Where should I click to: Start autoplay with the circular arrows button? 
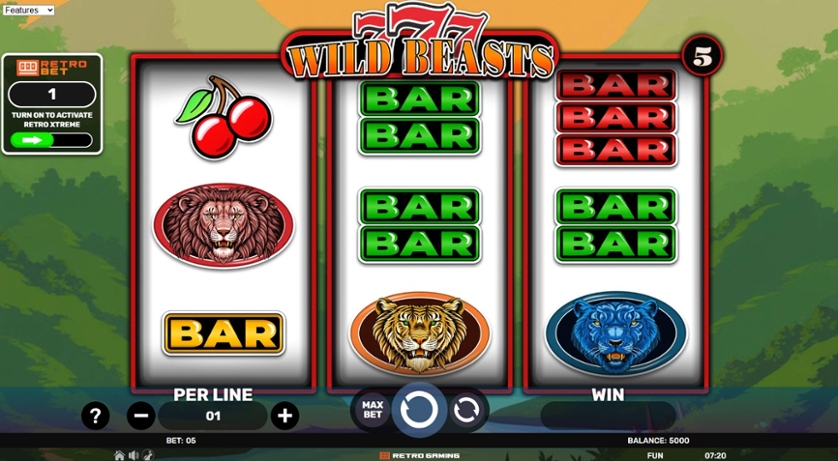pos(466,409)
